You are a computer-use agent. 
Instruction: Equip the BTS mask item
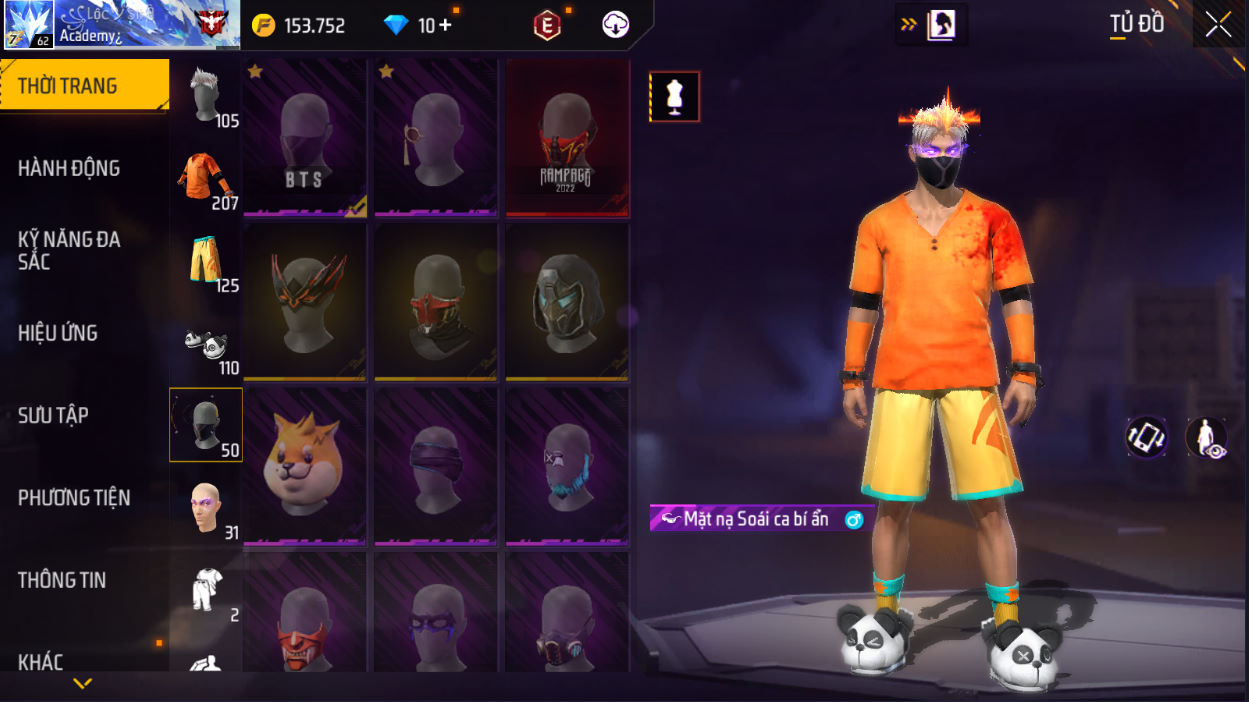point(305,137)
